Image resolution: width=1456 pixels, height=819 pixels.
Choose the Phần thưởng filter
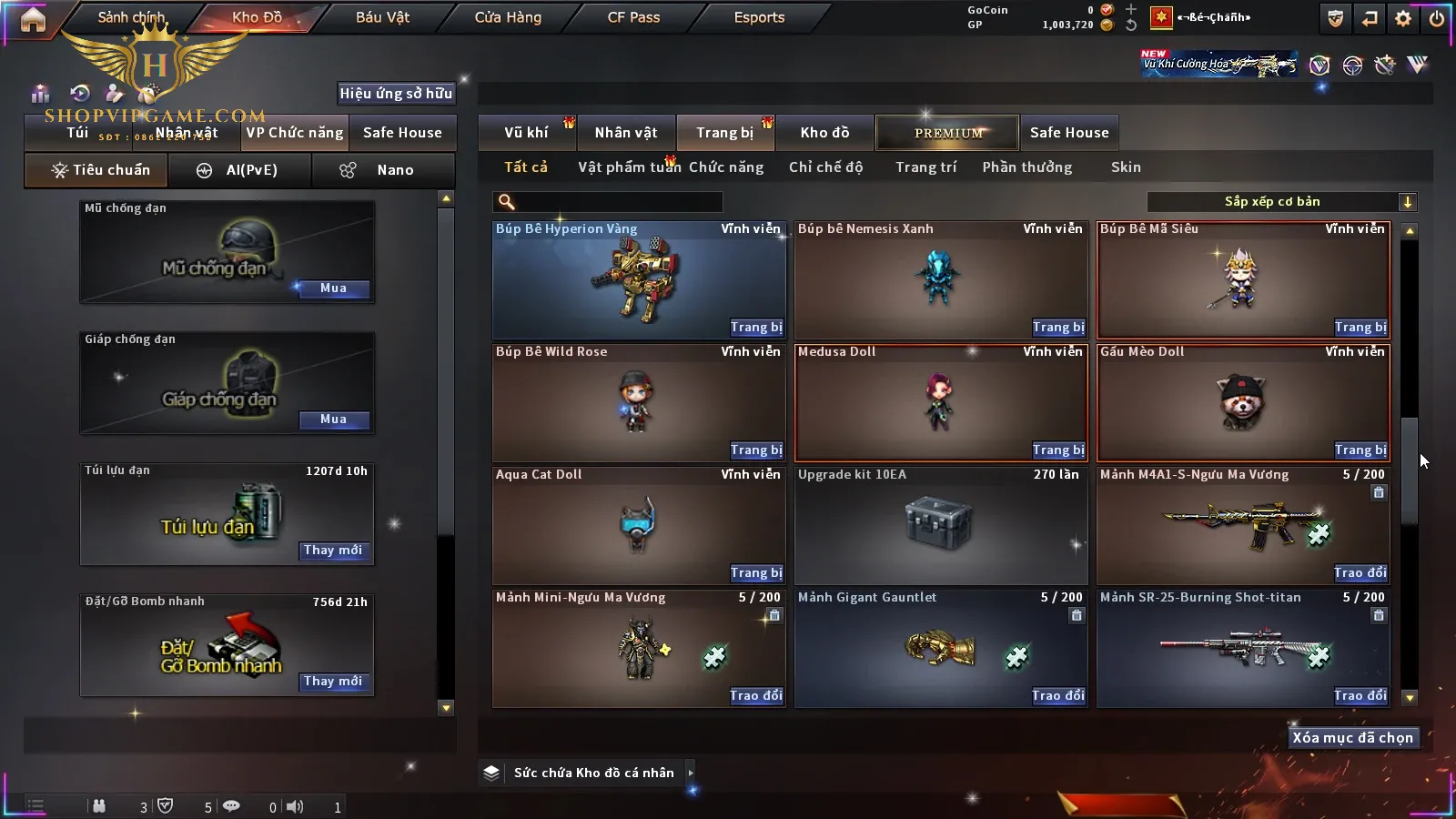pyautogui.click(x=1026, y=167)
